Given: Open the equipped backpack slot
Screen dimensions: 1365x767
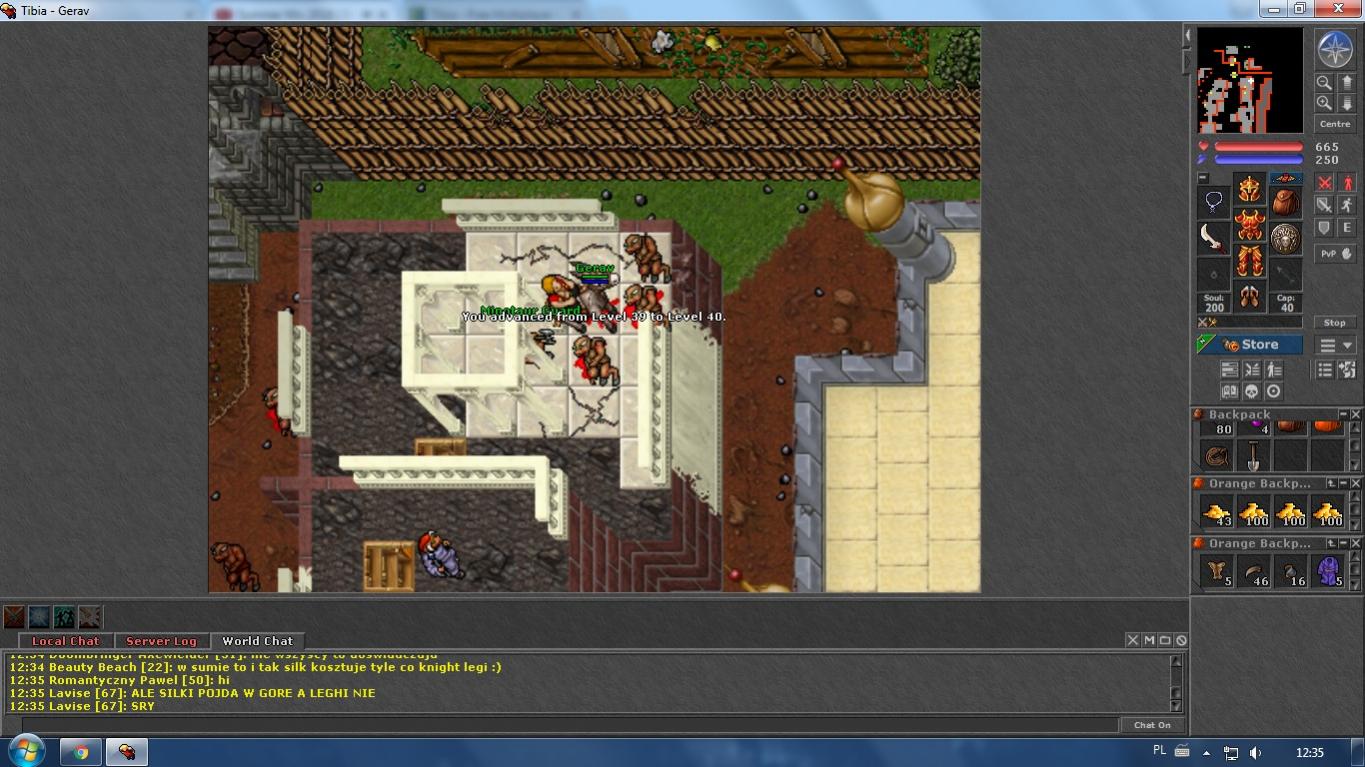Looking at the screenshot, I should point(1285,202).
